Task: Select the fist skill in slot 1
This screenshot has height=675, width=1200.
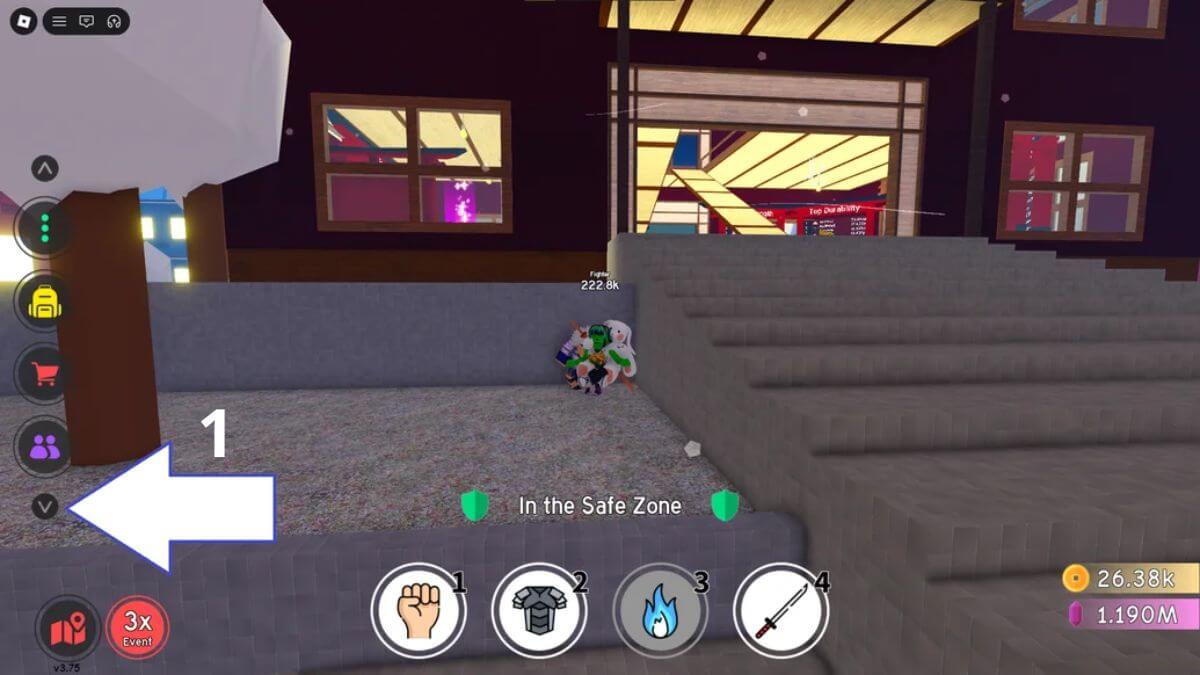Action: (418, 610)
